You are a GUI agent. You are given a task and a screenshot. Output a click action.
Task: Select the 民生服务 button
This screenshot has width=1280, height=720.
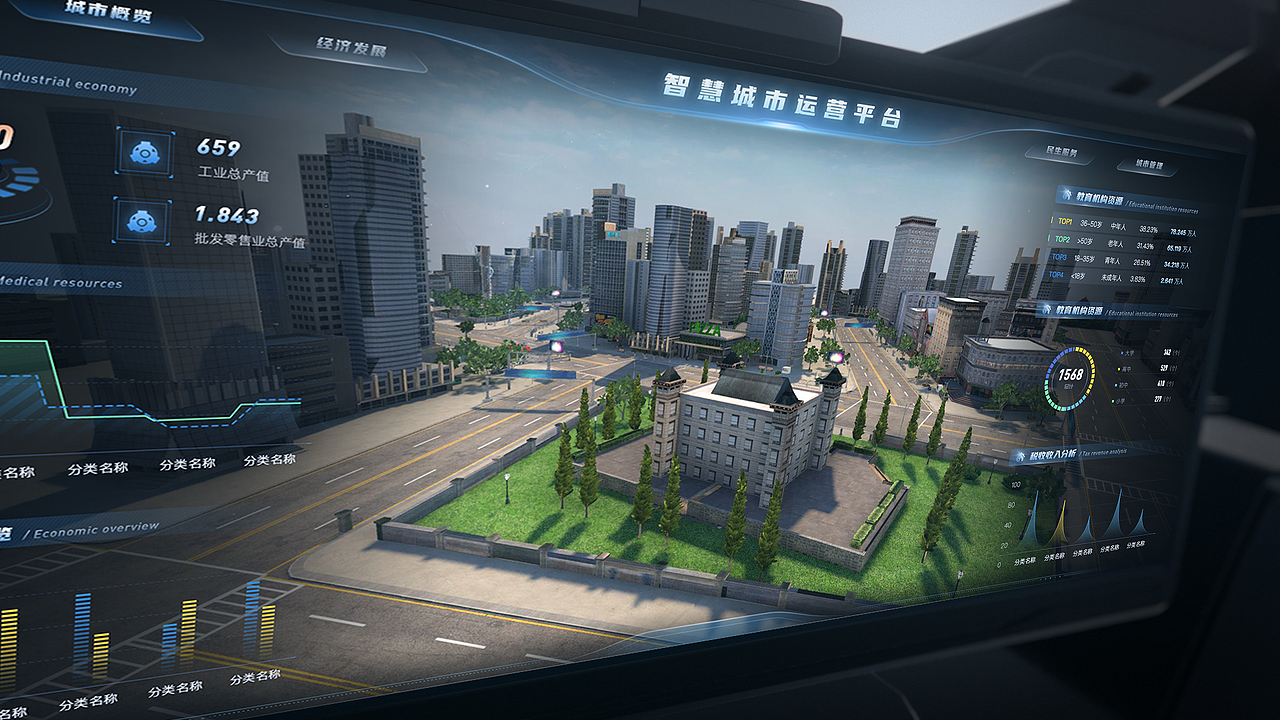[x=1060, y=153]
